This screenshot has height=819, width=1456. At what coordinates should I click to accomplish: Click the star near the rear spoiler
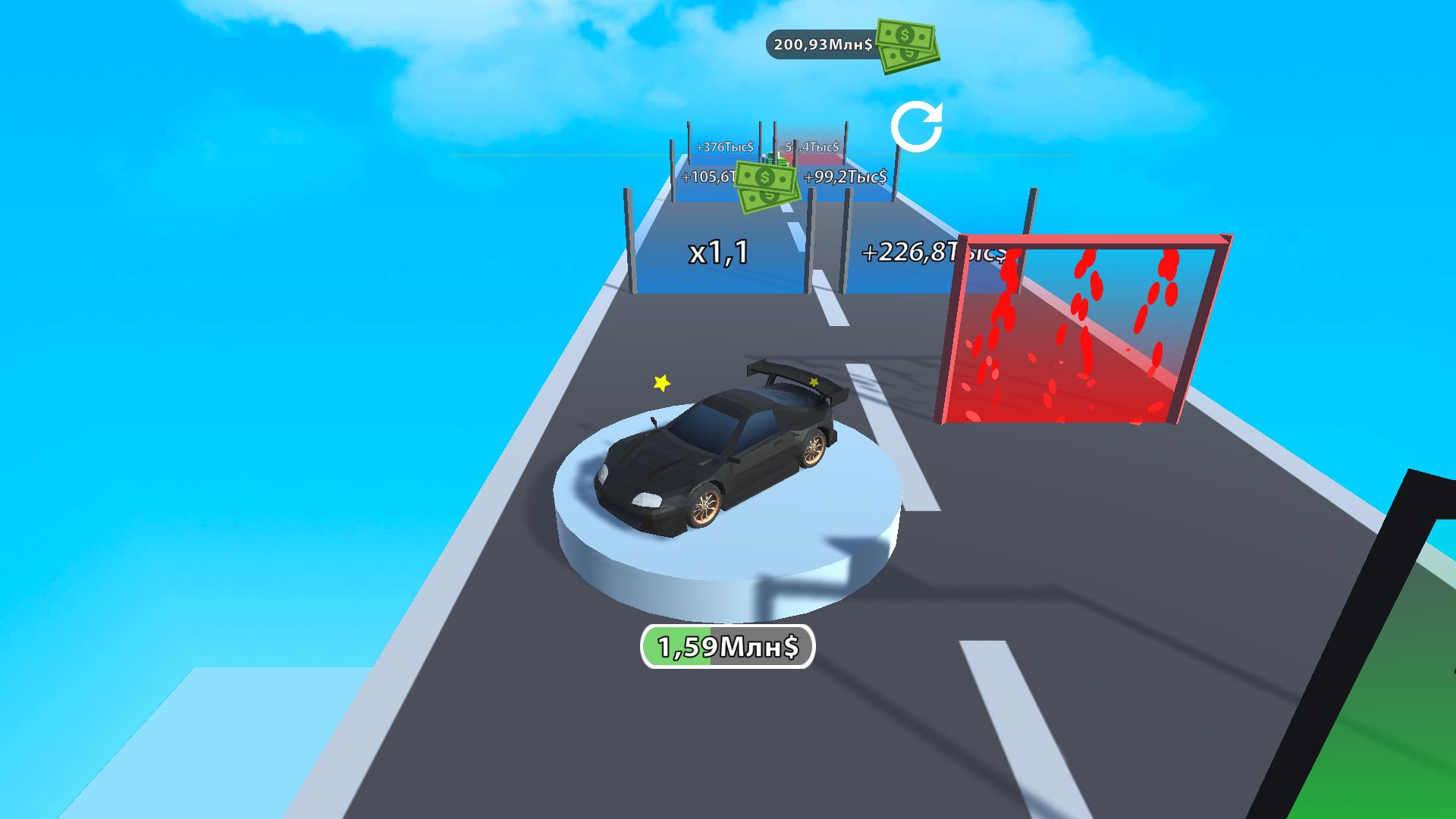[x=815, y=383]
